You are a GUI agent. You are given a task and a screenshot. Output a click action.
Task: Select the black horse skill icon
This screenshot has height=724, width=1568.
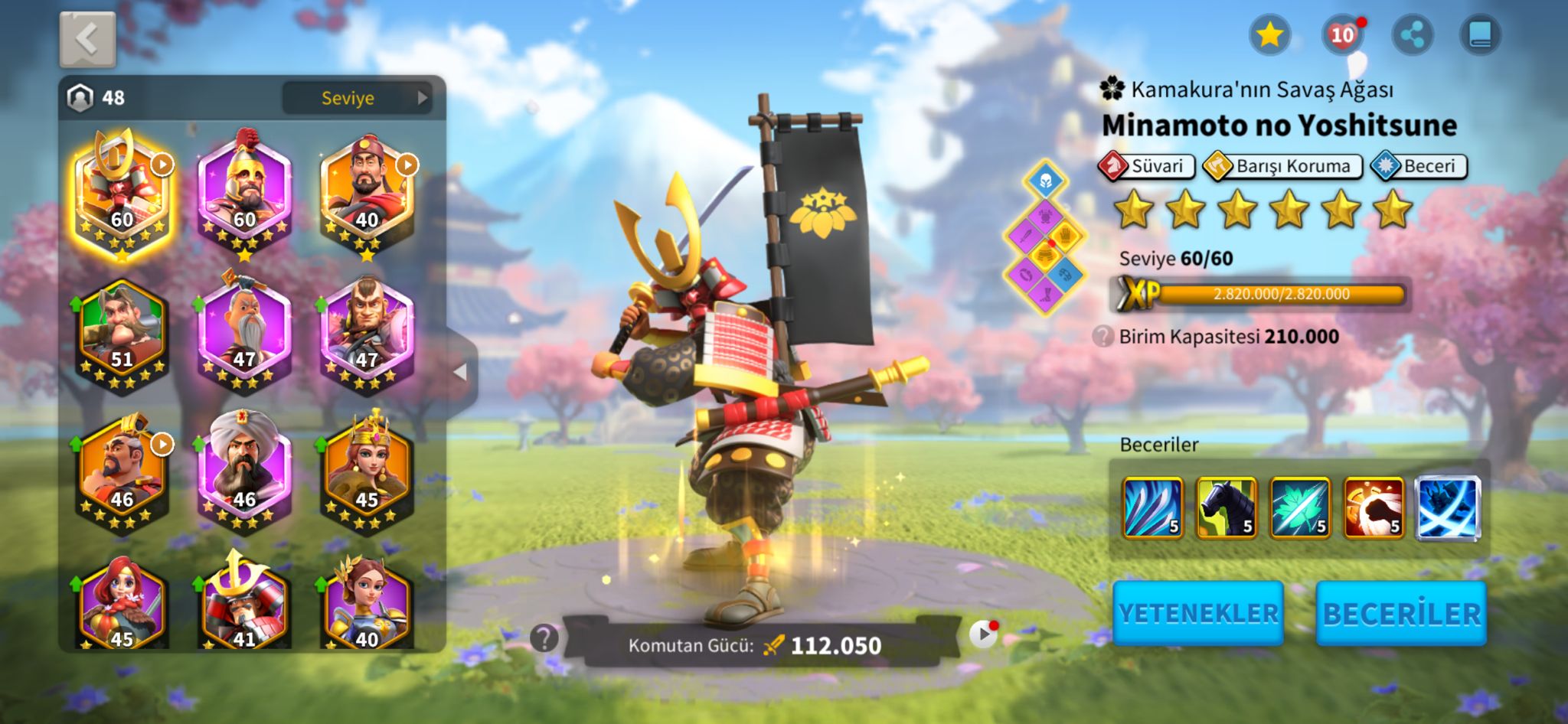1227,507
